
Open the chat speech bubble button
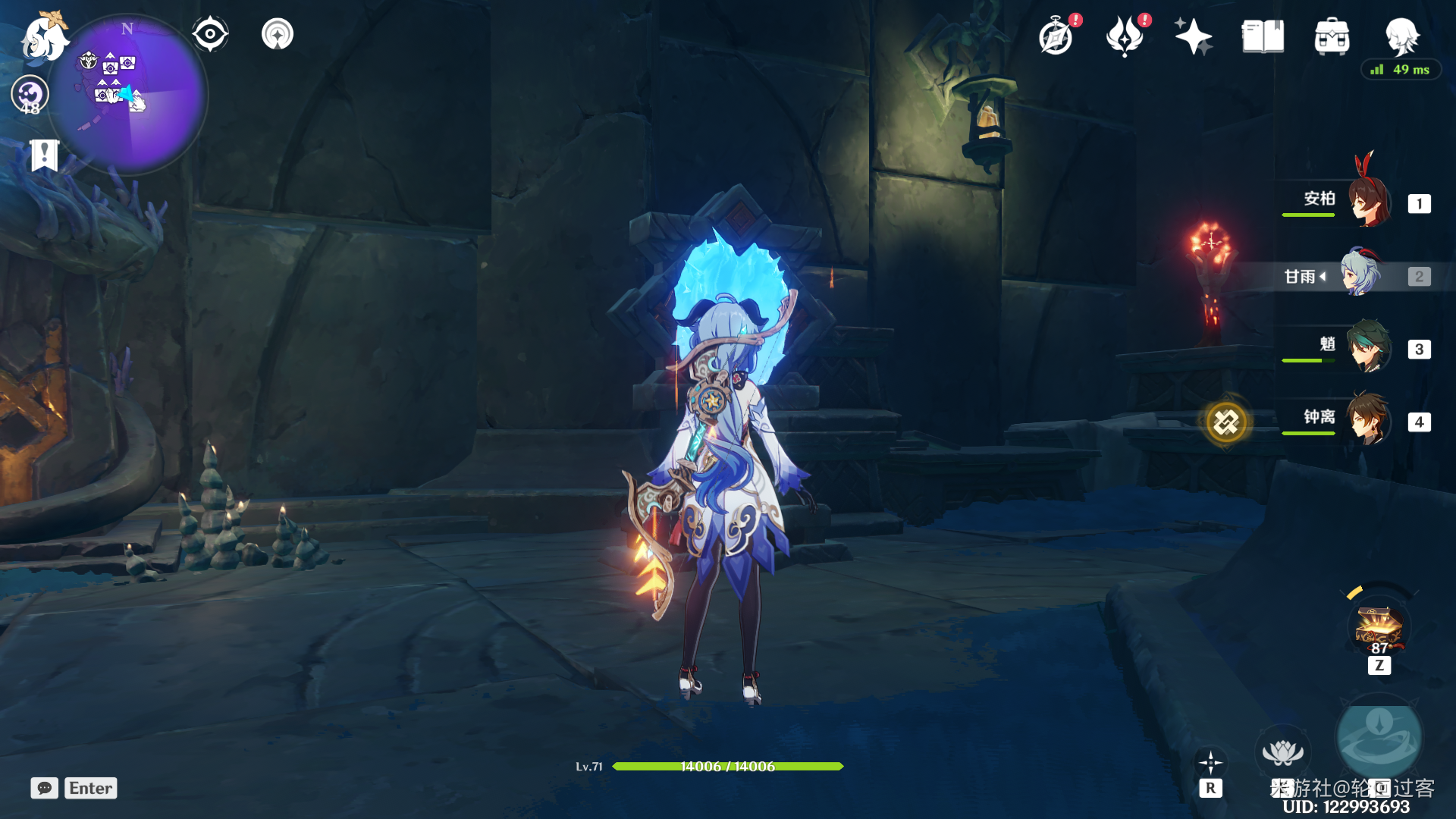point(45,788)
